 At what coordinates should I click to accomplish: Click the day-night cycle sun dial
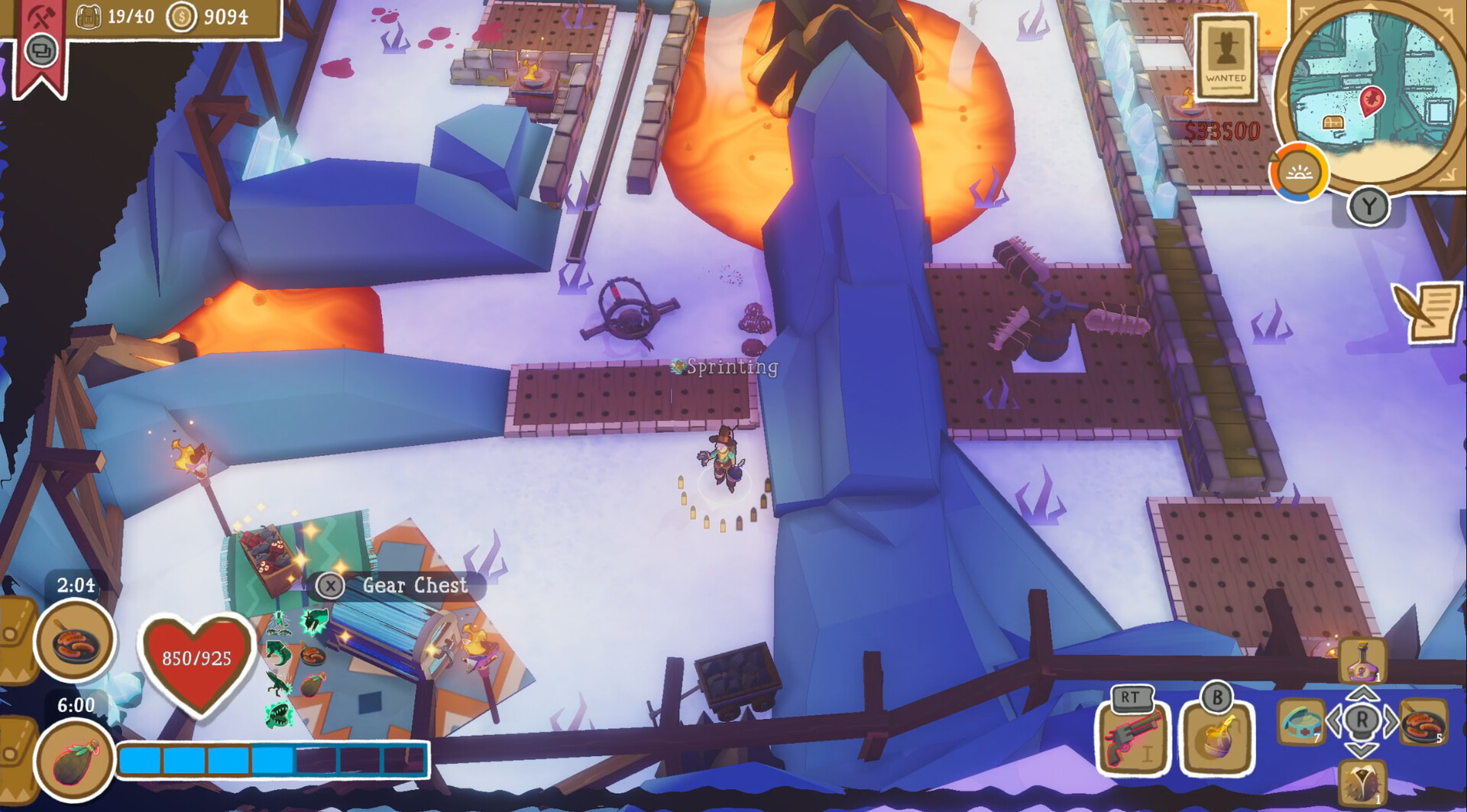pyautogui.click(x=1299, y=173)
